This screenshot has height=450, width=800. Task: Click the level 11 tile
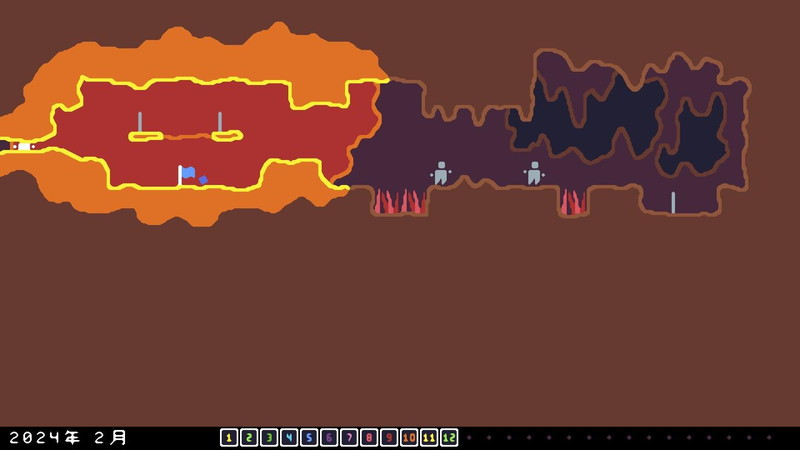(429, 438)
